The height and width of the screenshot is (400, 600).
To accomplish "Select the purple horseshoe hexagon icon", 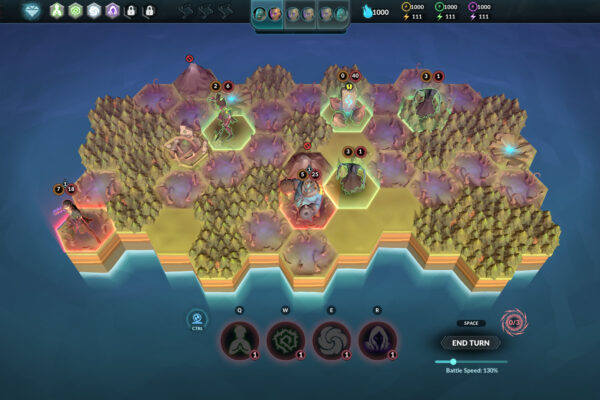I will click(x=113, y=11).
